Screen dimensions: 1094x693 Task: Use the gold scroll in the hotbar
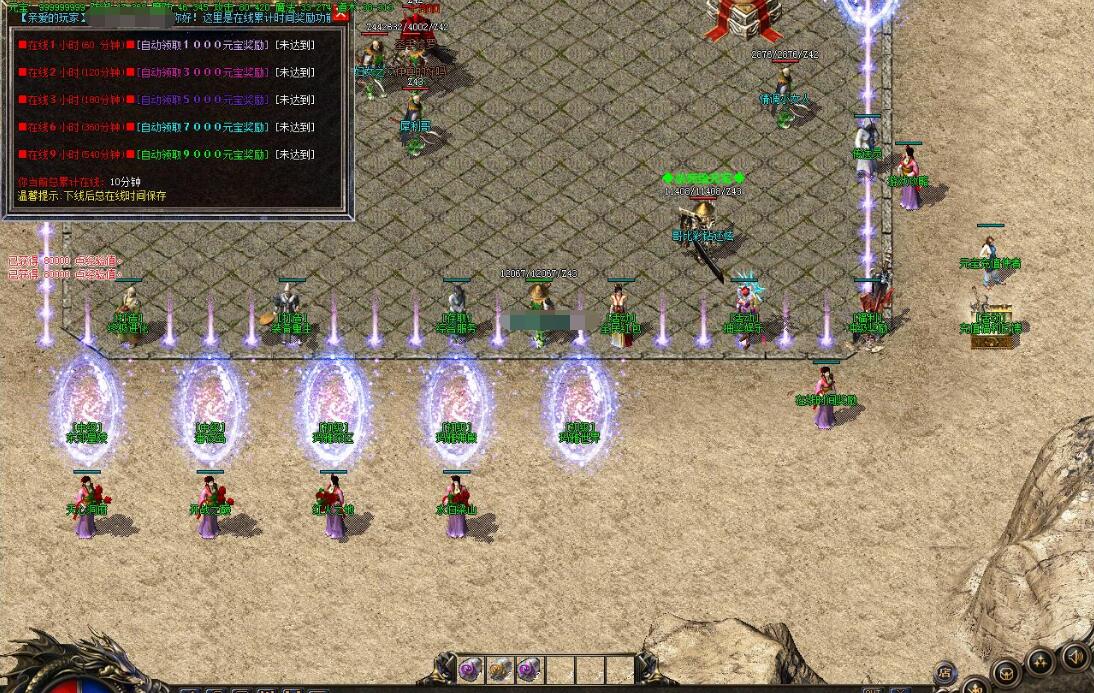click(x=499, y=669)
